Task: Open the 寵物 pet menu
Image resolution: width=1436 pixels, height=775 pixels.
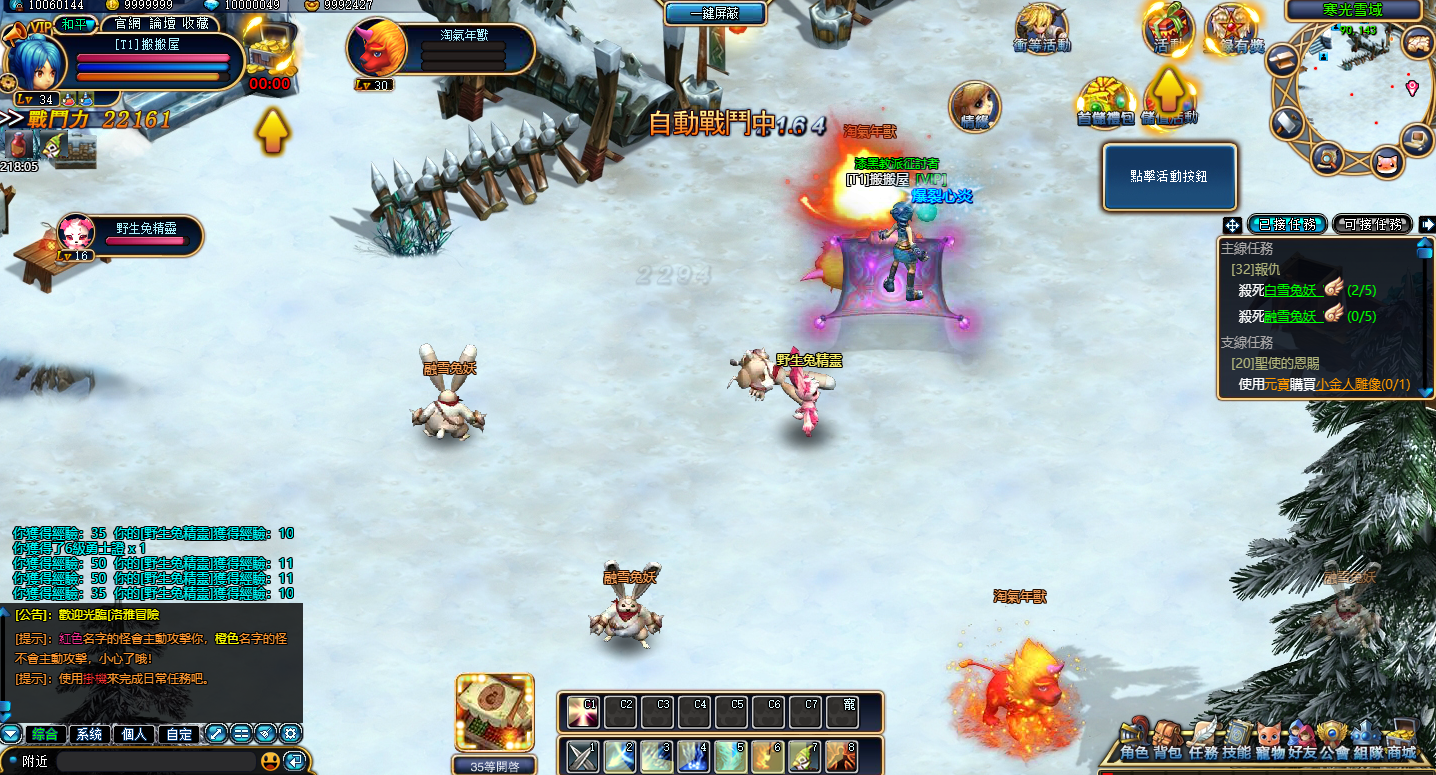Action: point(1270,740)
